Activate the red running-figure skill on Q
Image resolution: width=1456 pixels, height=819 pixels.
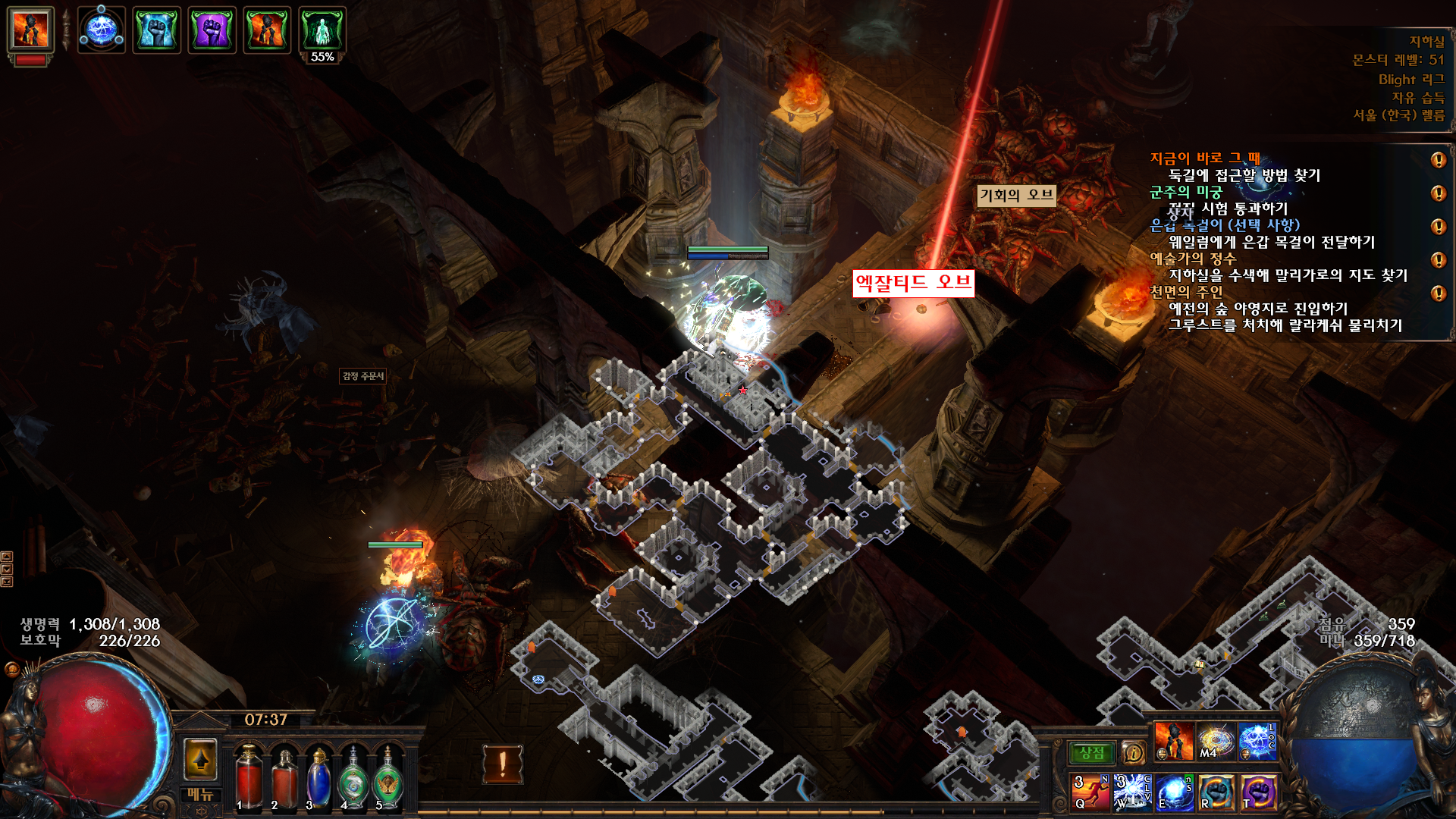click(1090, 792)
